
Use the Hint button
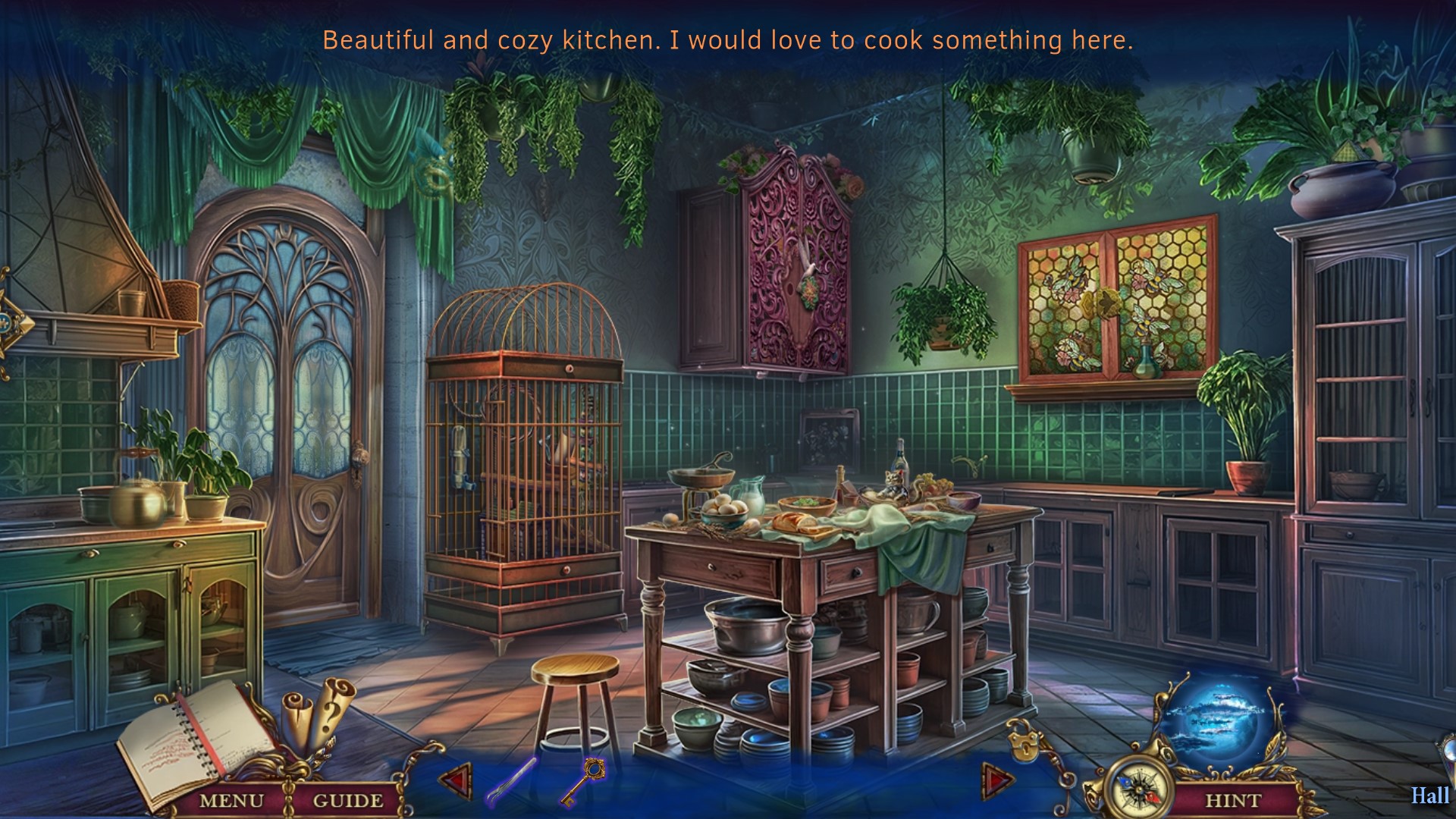(x=1232, y=800)
